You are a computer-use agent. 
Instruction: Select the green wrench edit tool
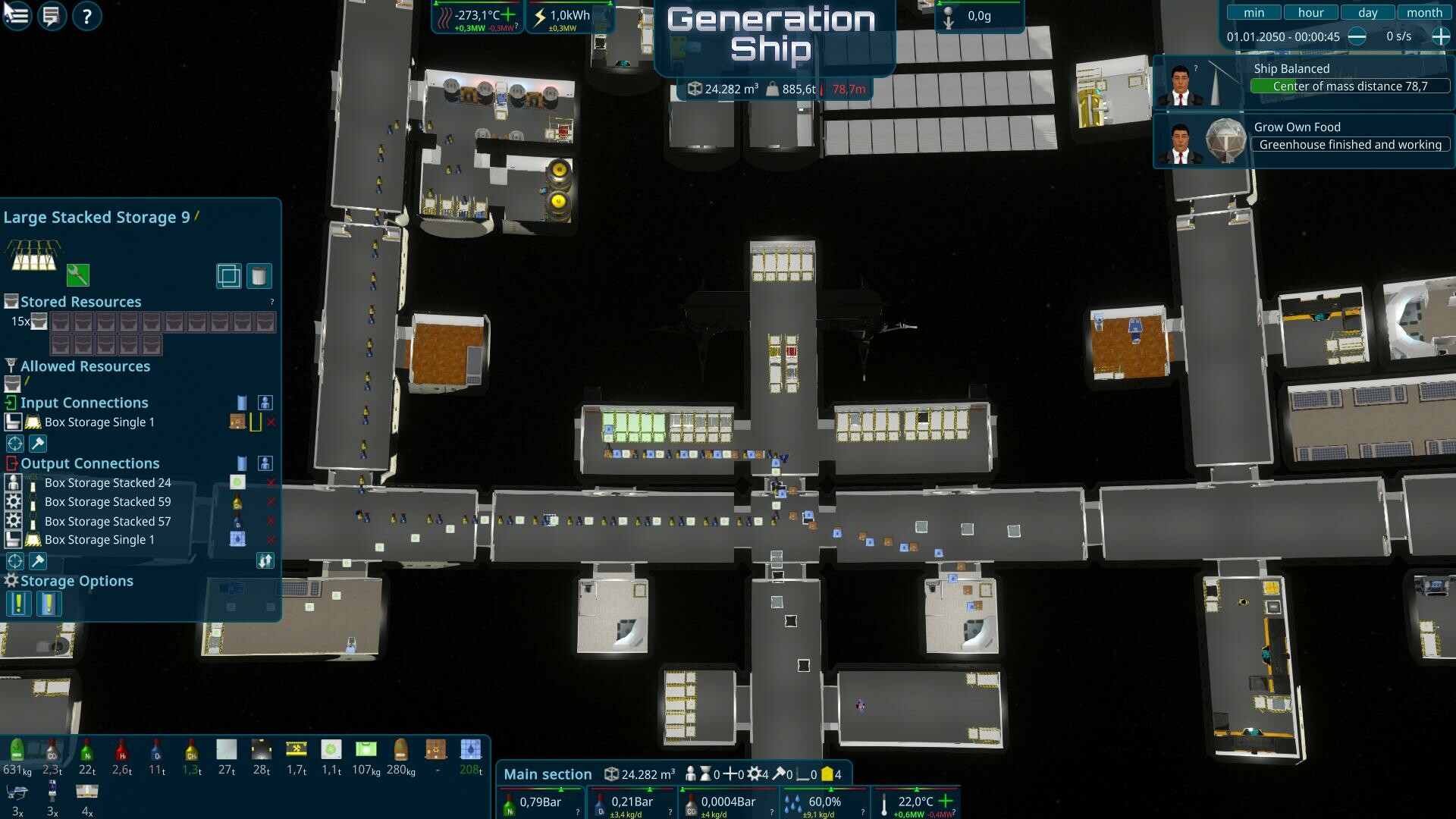pos(78,275)
